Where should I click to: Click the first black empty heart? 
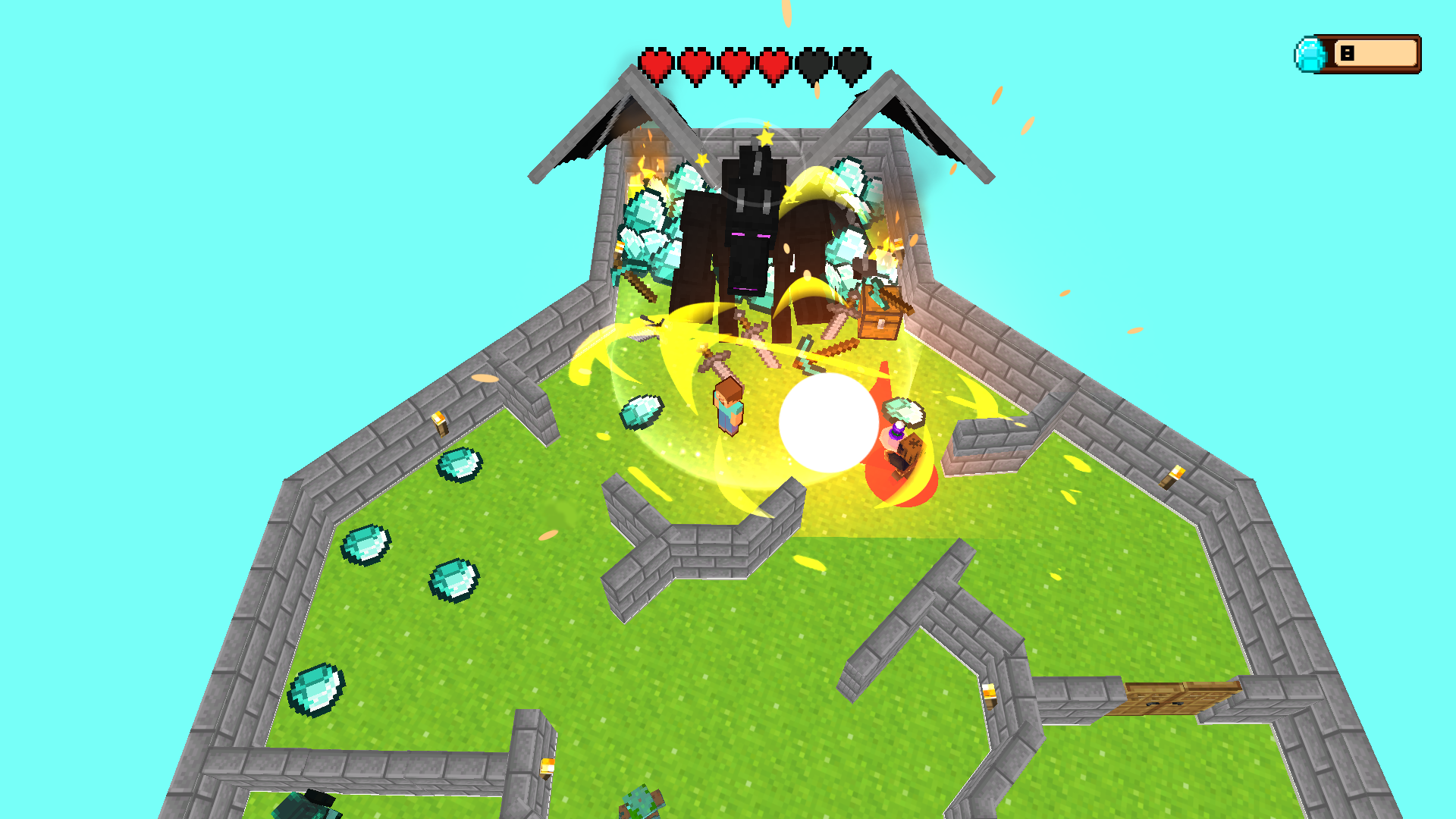pos(813,65)
